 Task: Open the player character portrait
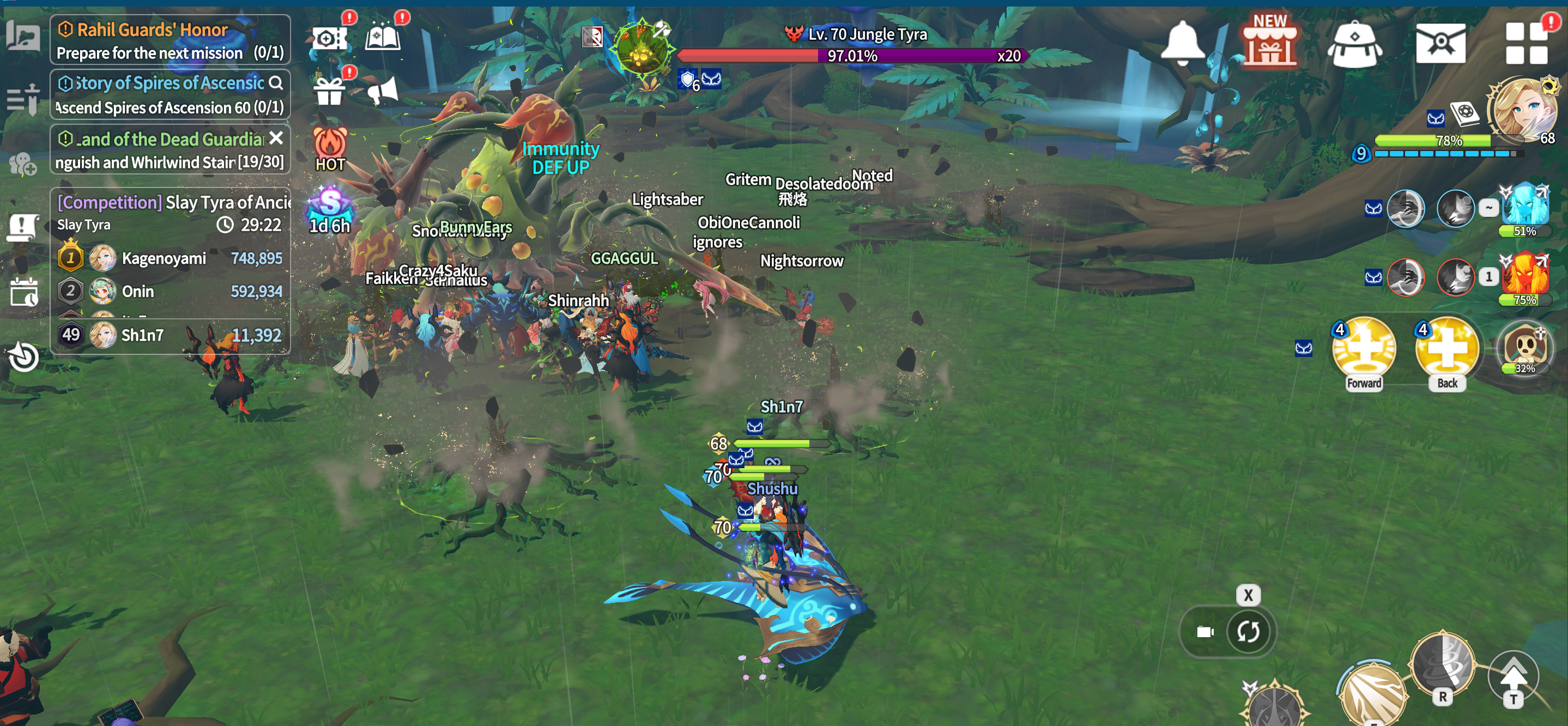pyautogui.click(x=1523, y=111)
